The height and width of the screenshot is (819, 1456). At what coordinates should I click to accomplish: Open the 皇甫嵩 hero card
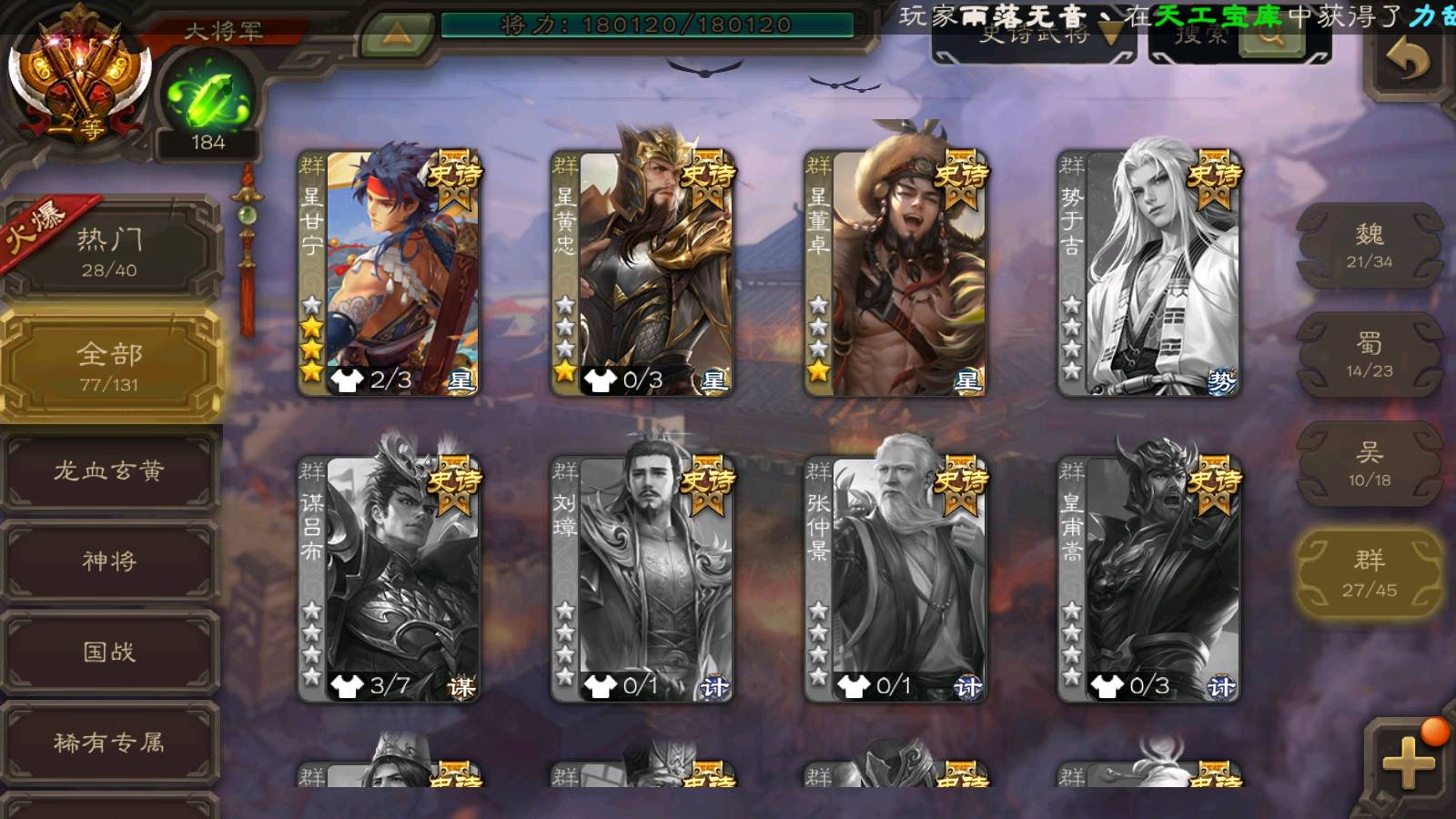pos(1150,579)
